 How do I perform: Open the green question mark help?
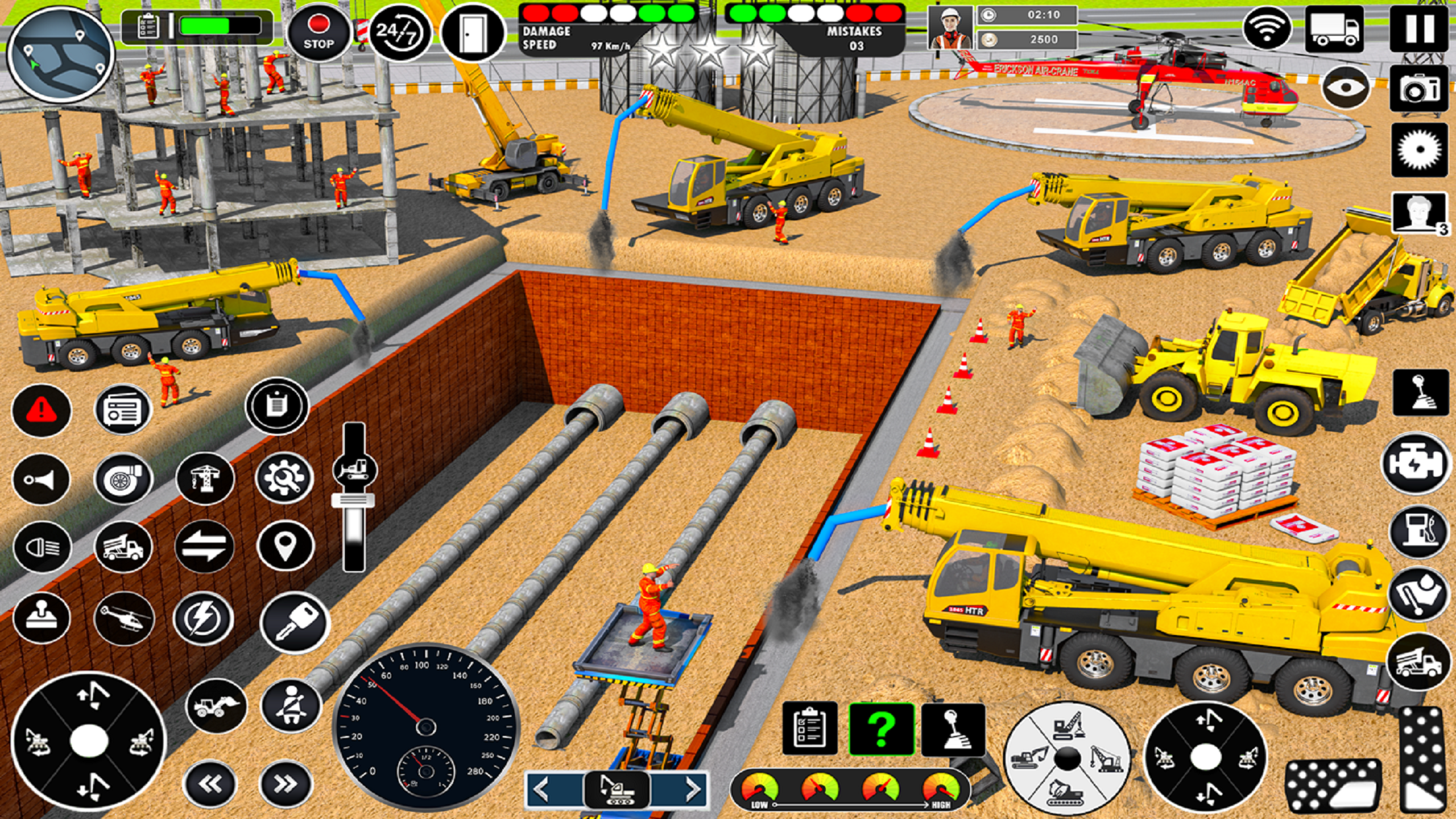881,729
